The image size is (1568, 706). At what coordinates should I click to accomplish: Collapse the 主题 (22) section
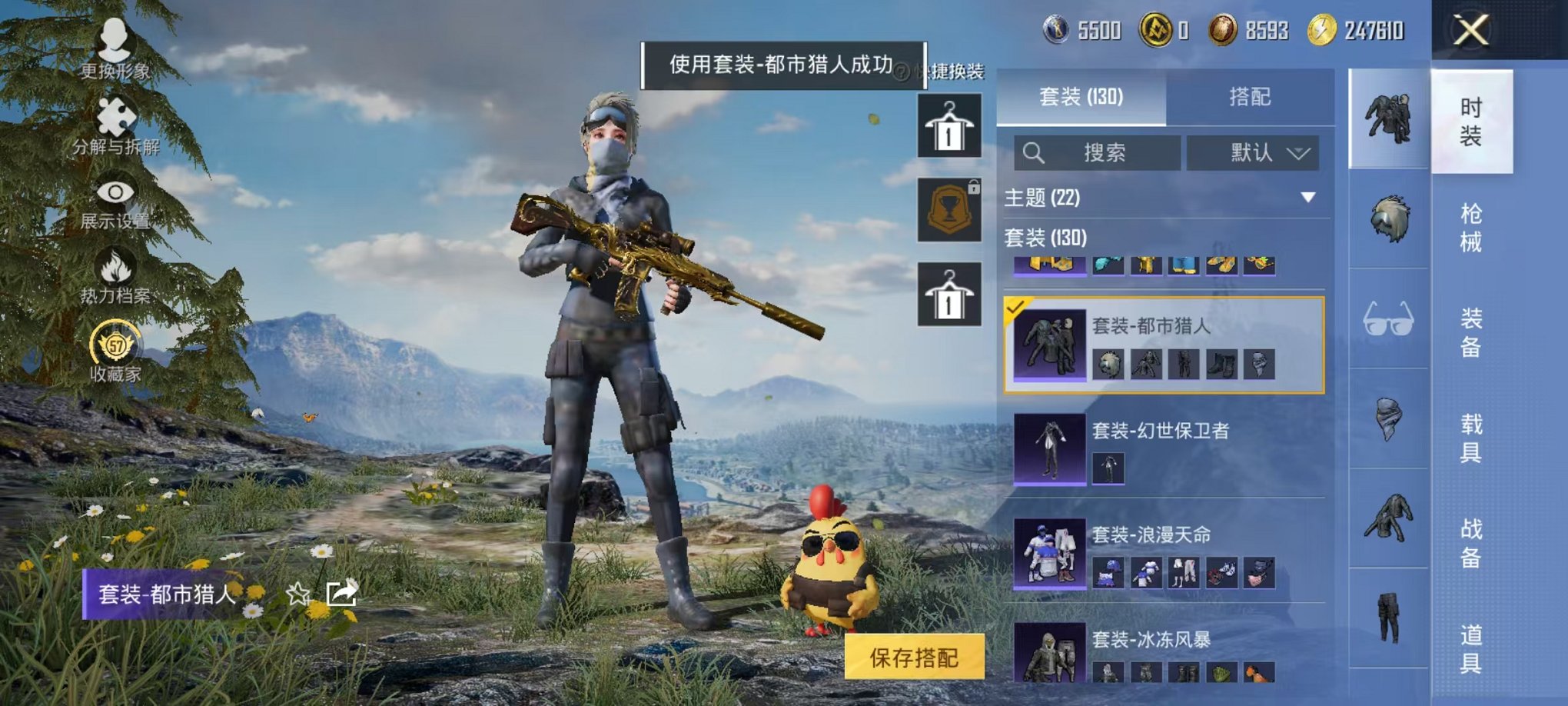coord(1307,196)
